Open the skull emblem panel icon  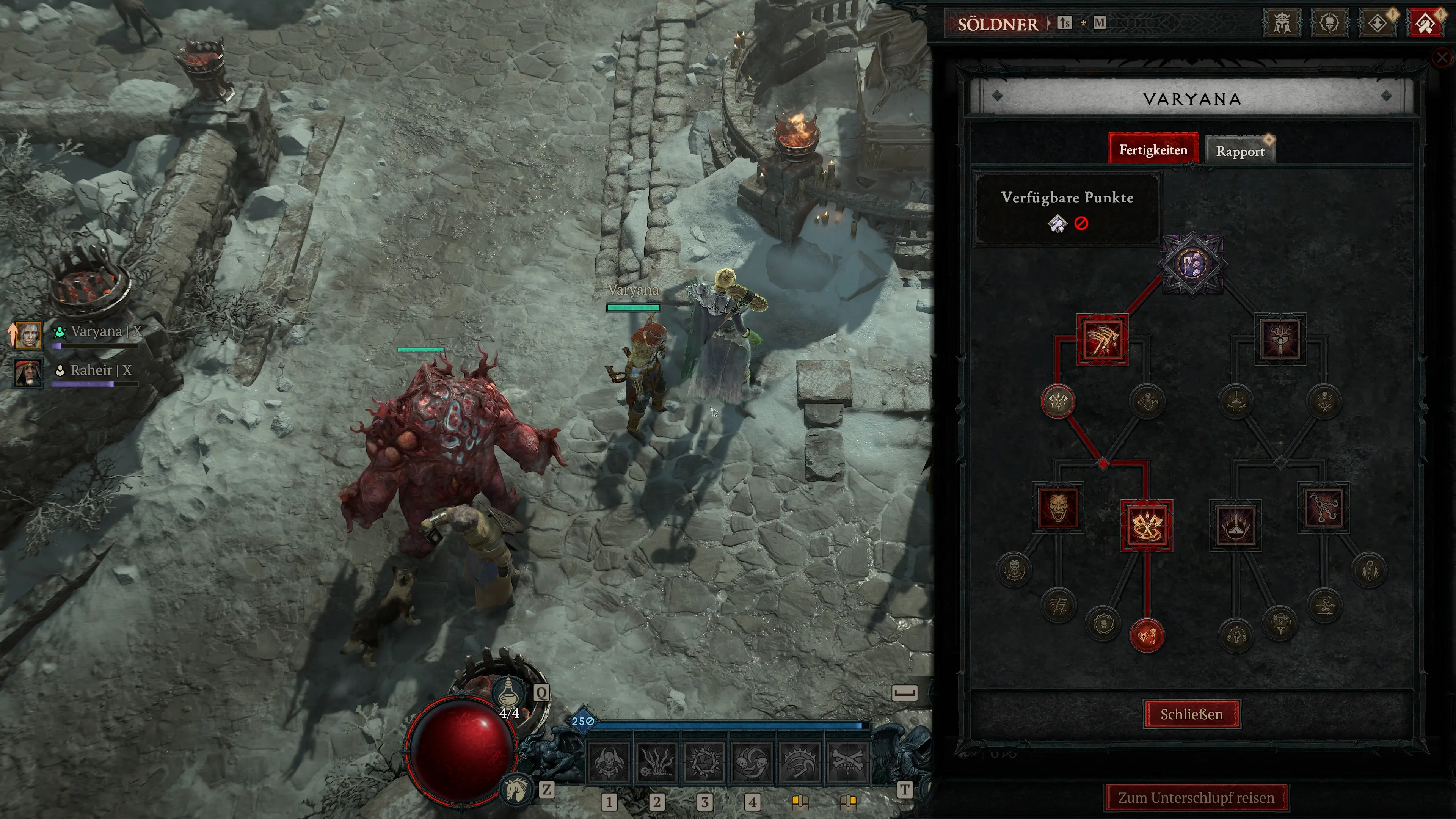pyautogui.click(x=1329, y=24)
